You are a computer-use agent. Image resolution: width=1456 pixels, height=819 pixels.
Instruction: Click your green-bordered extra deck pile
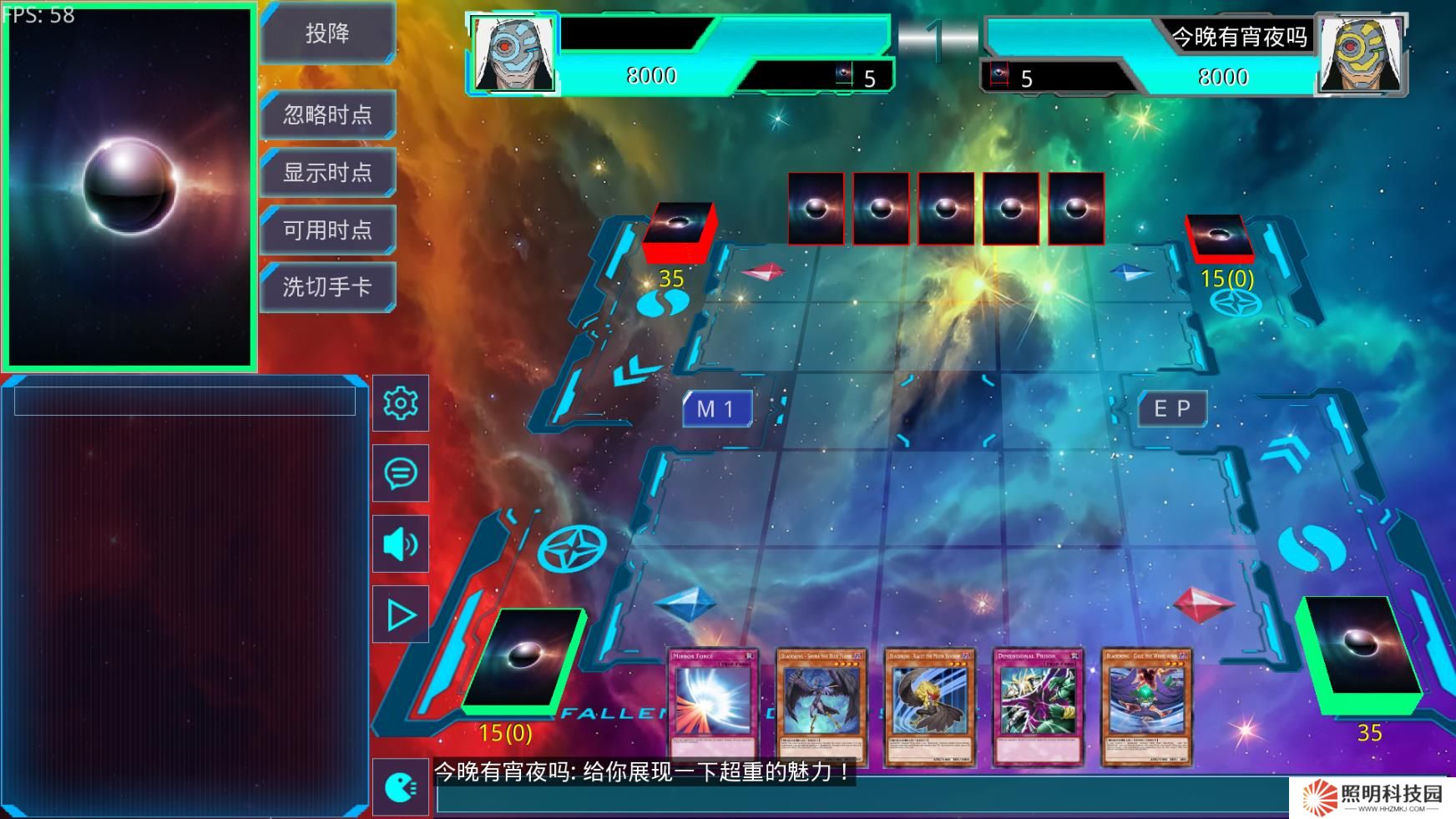click(523, 660)
